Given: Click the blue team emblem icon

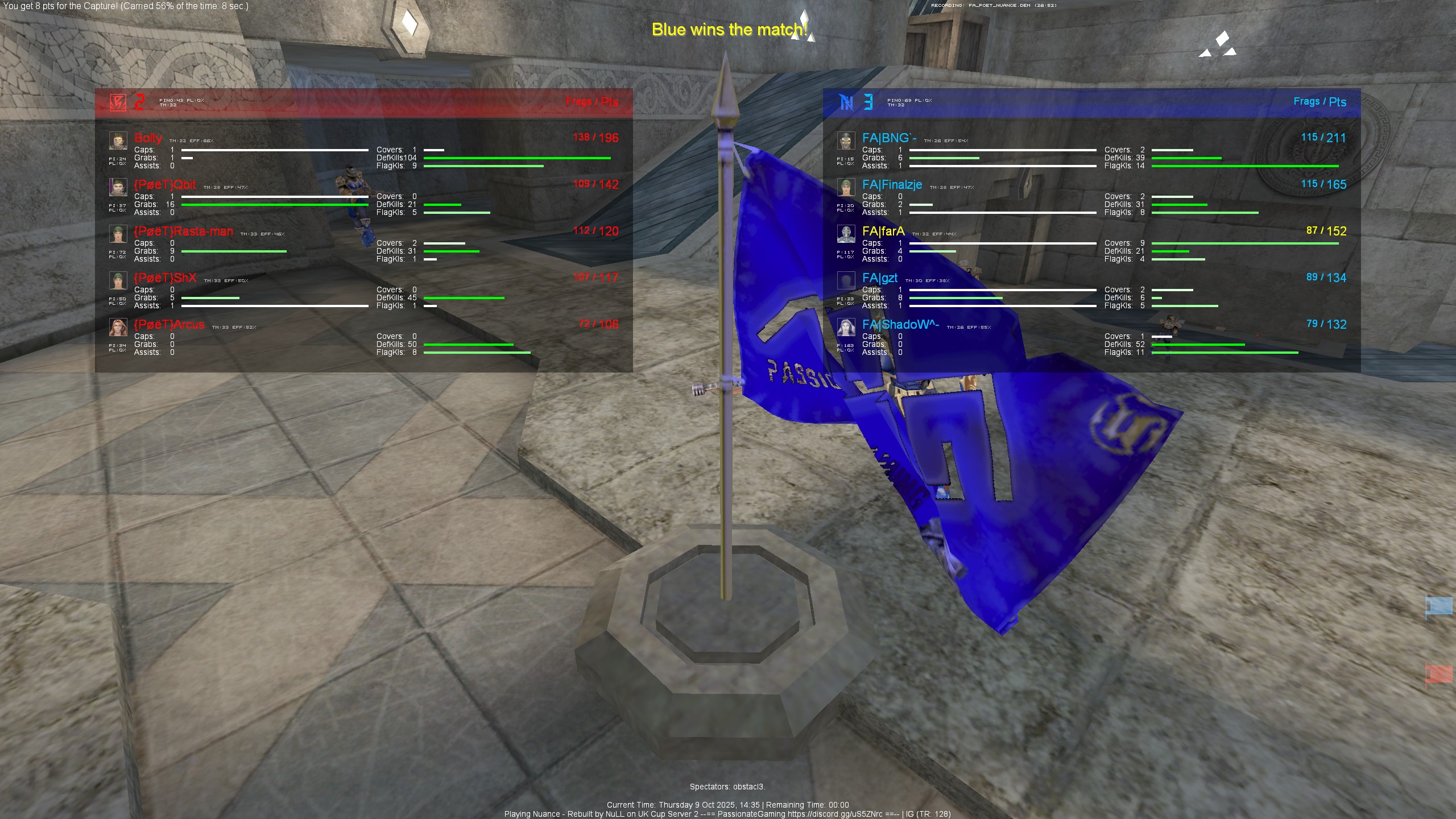Looking at the screenshot, I should click(x=846, y=102).
